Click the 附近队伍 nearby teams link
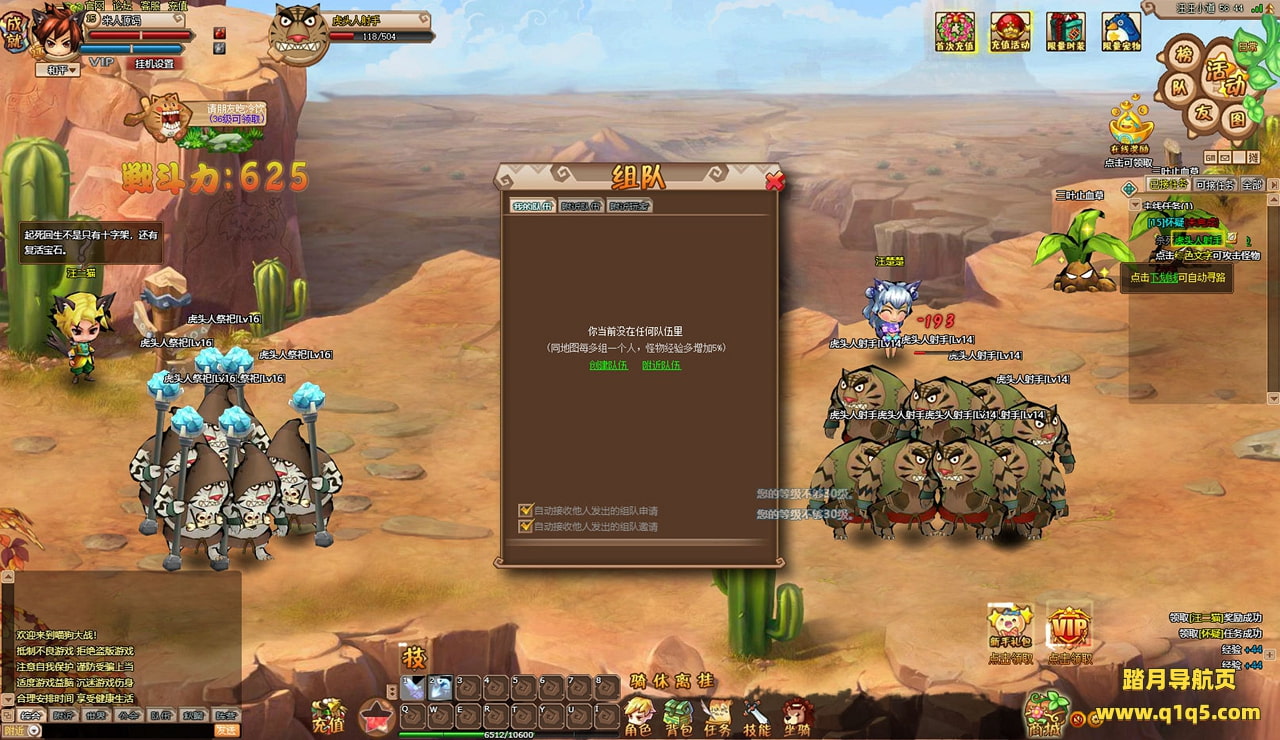The width and height of the screenshot is (1280, 740). 661,365
